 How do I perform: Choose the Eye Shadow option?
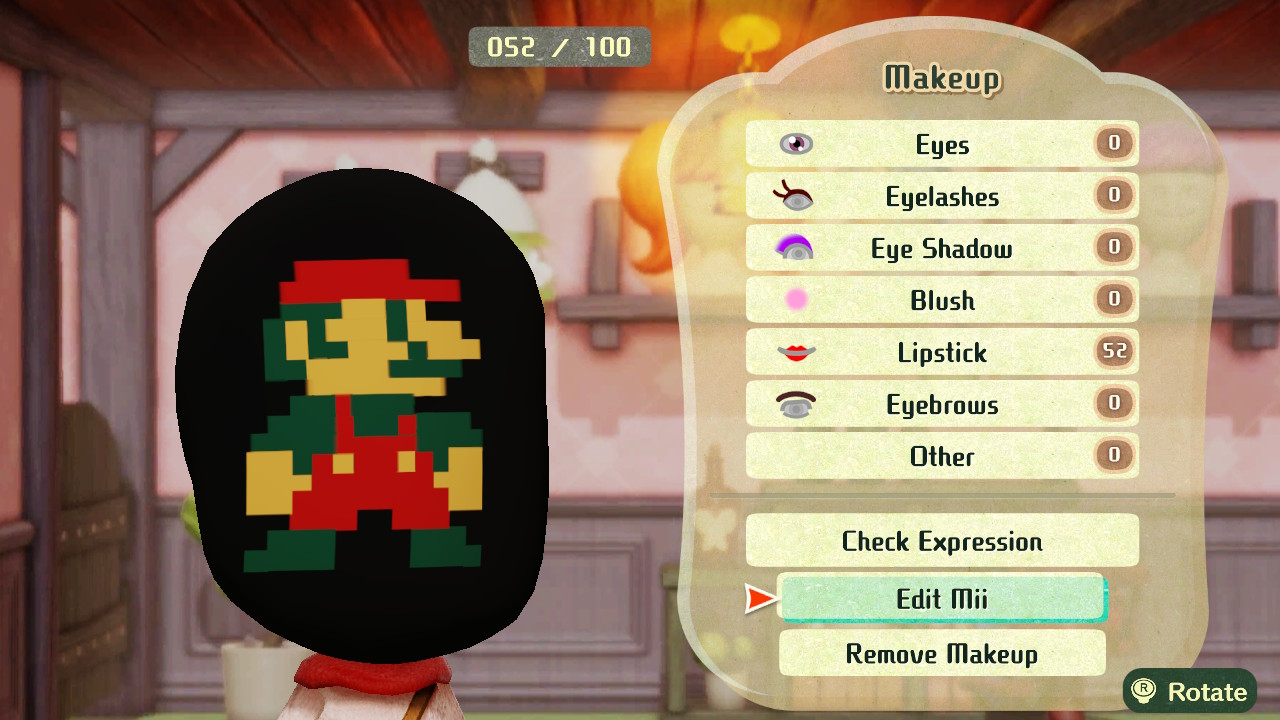pyautogui.click(x=941, y=249)
